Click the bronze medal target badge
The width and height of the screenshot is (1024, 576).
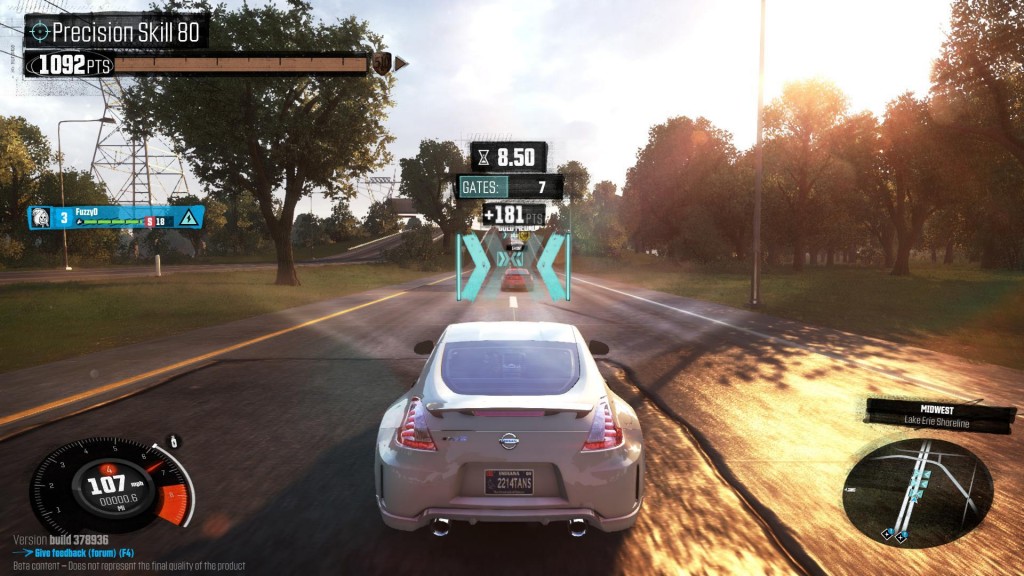tap(381, 64)
